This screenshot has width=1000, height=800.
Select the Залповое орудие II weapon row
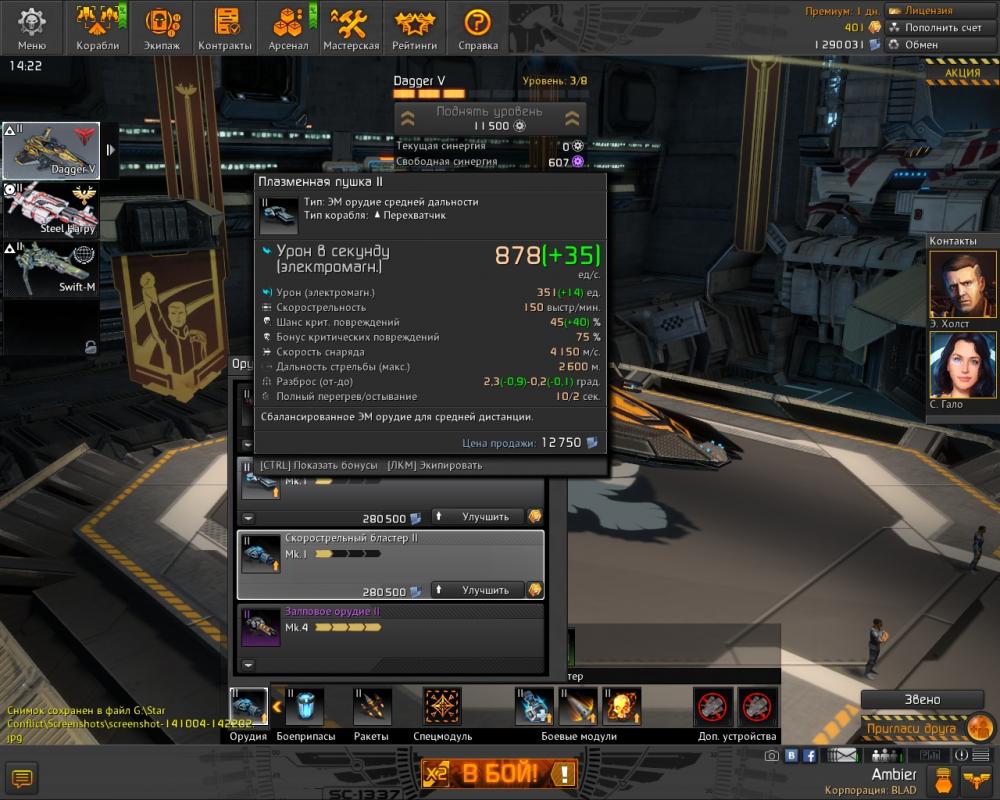[390, 627]
